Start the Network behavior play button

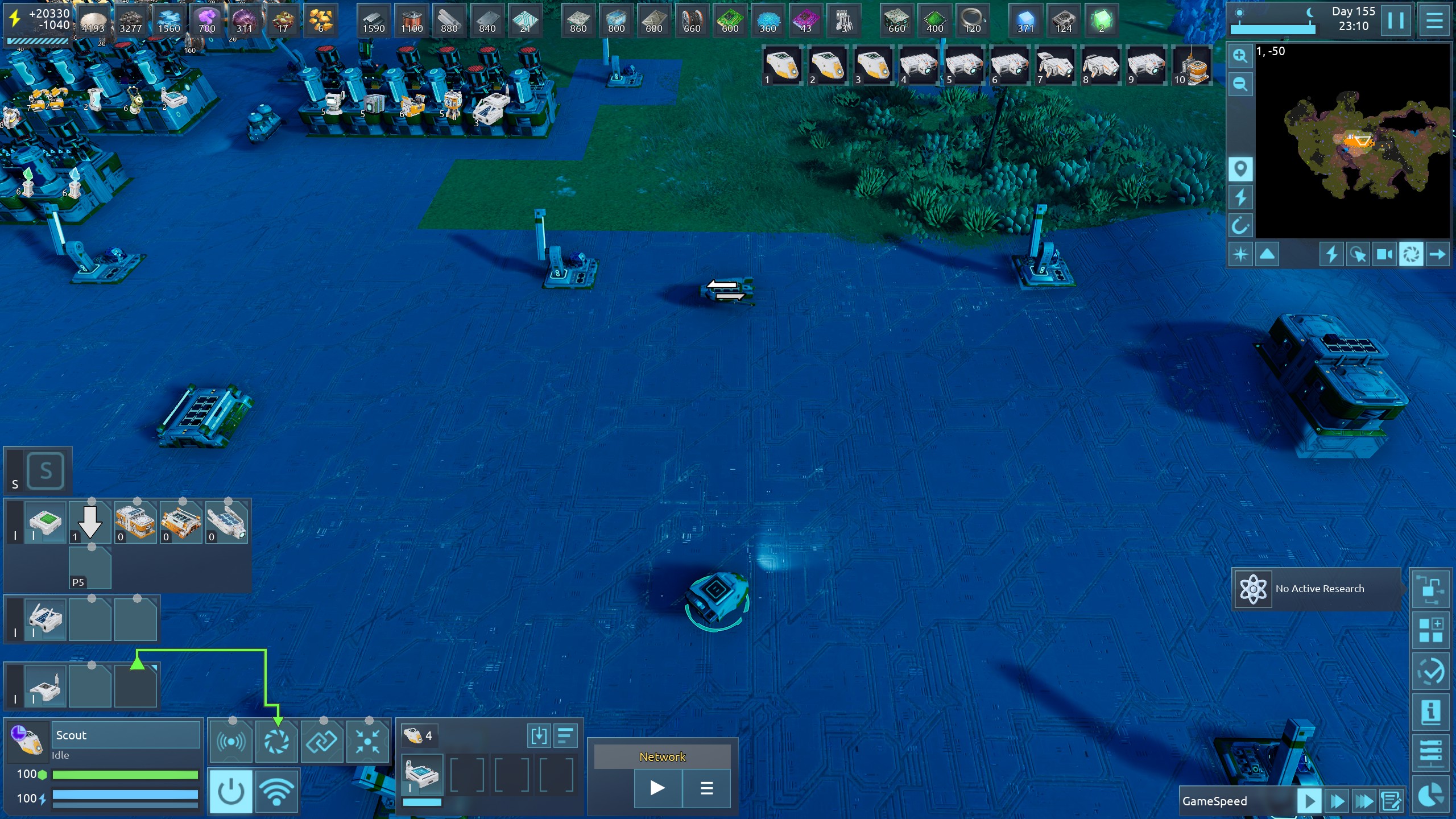click(x=657, y=788)
